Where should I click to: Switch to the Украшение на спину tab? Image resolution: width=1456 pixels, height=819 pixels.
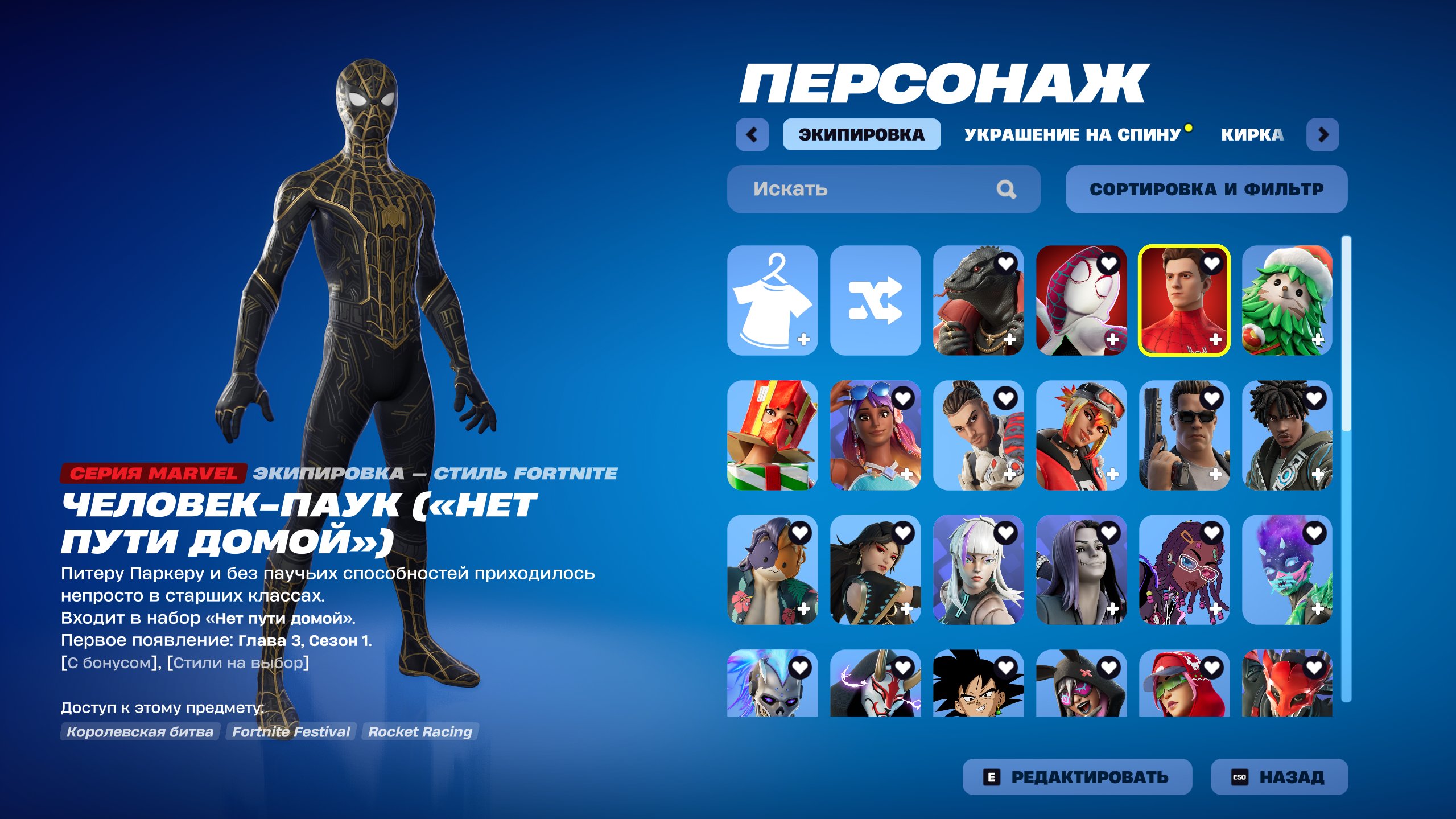[x=1071, y=135]
